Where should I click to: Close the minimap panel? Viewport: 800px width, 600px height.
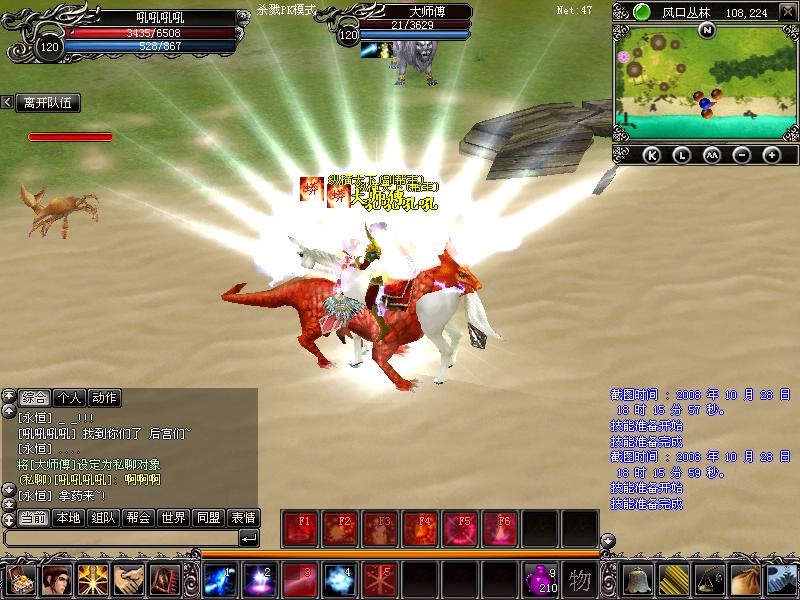(790, 12)
